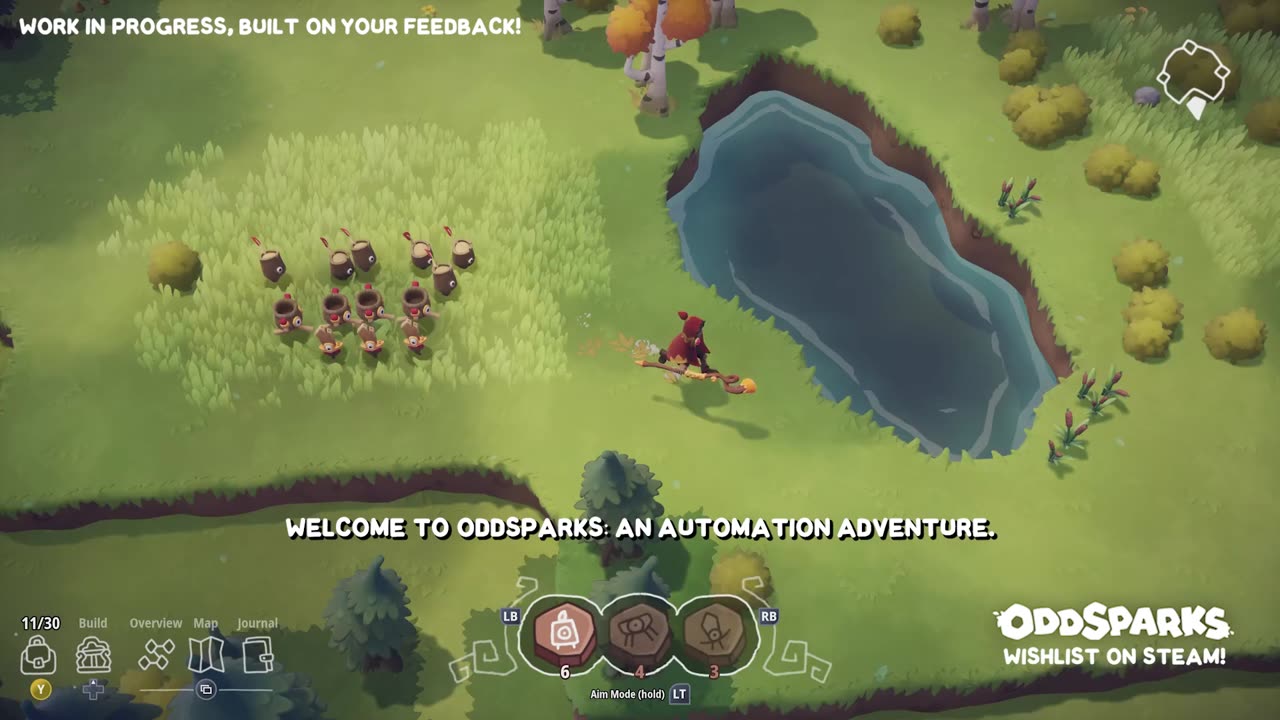
Task: Open the Map icon
Action: pyautogui.click(x=206, y=655)
